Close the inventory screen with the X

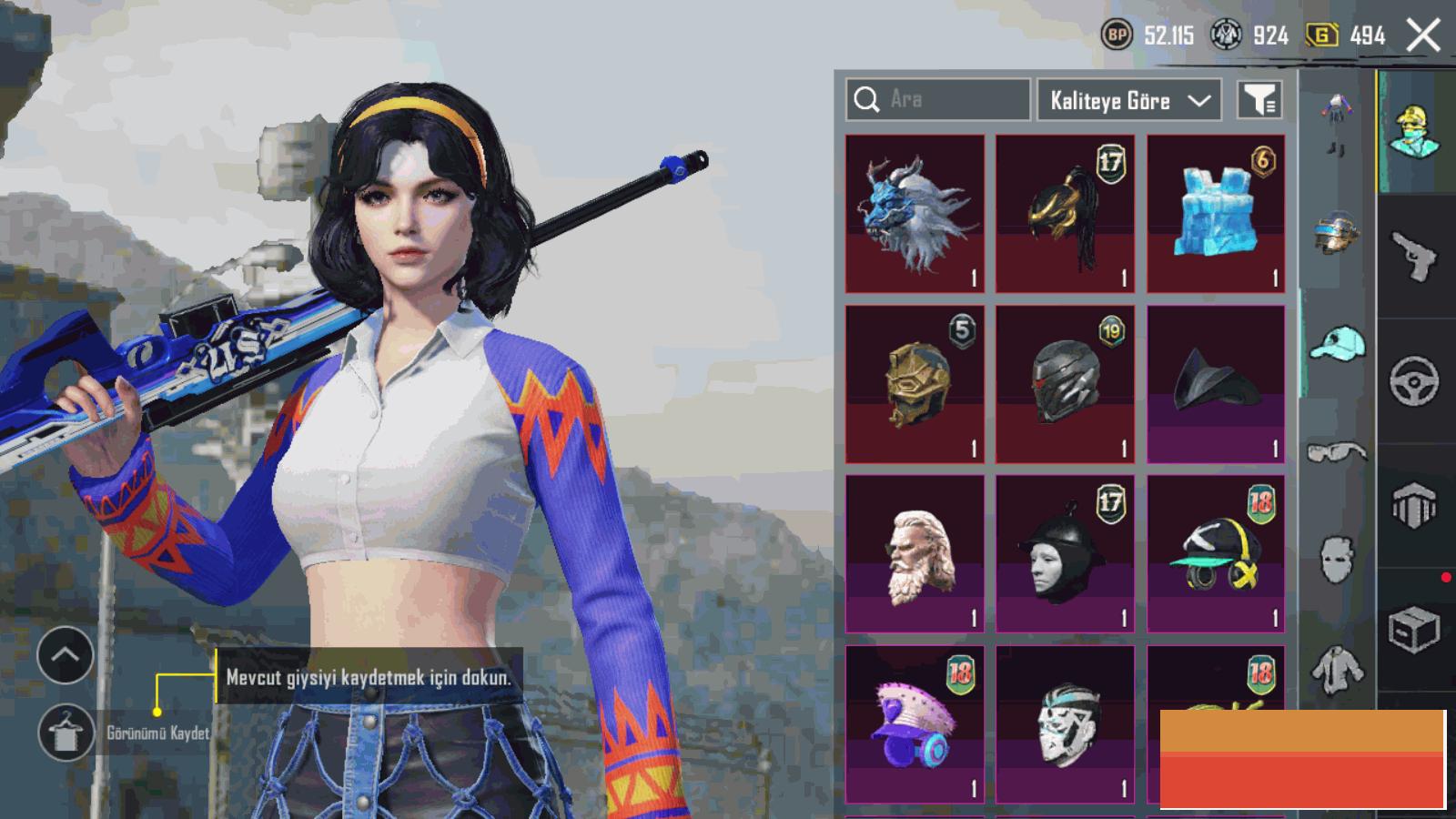pos(1423,36)
